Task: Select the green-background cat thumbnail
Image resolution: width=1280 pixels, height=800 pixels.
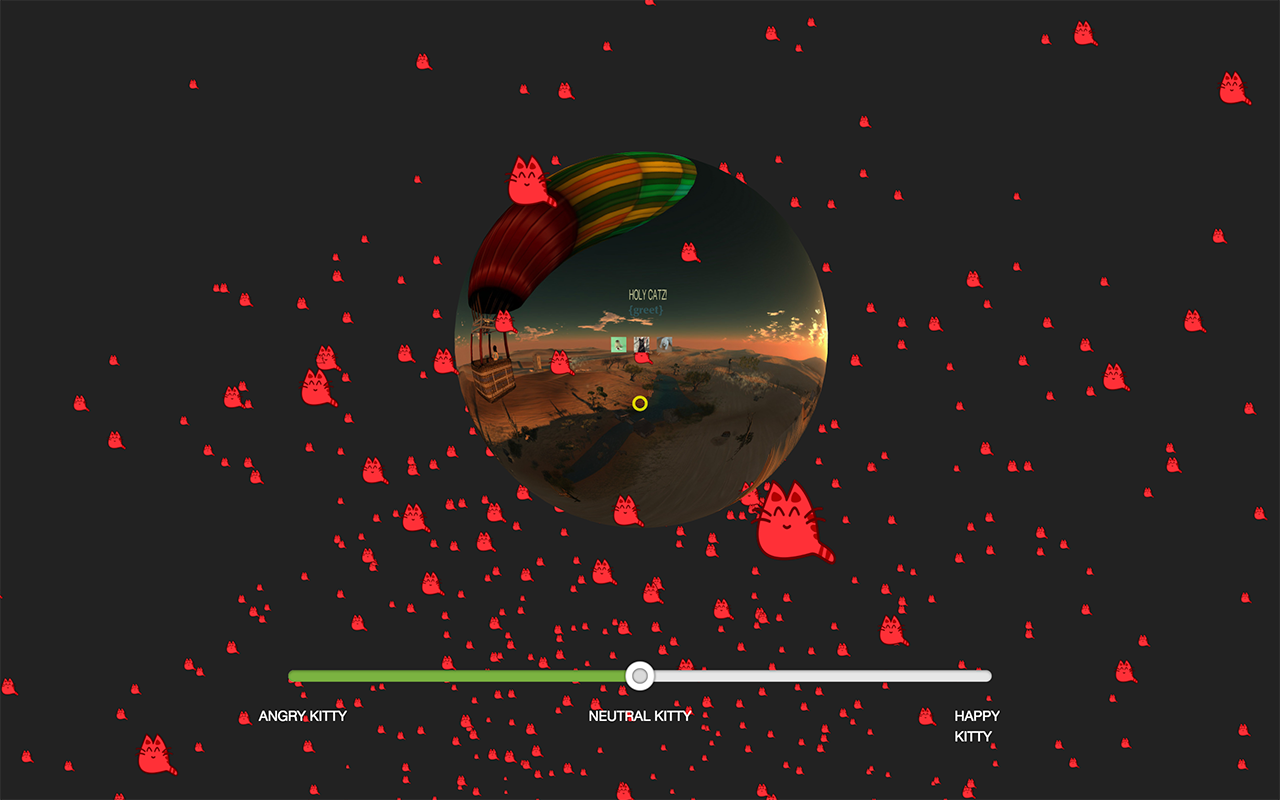Action: pos(619,344)
